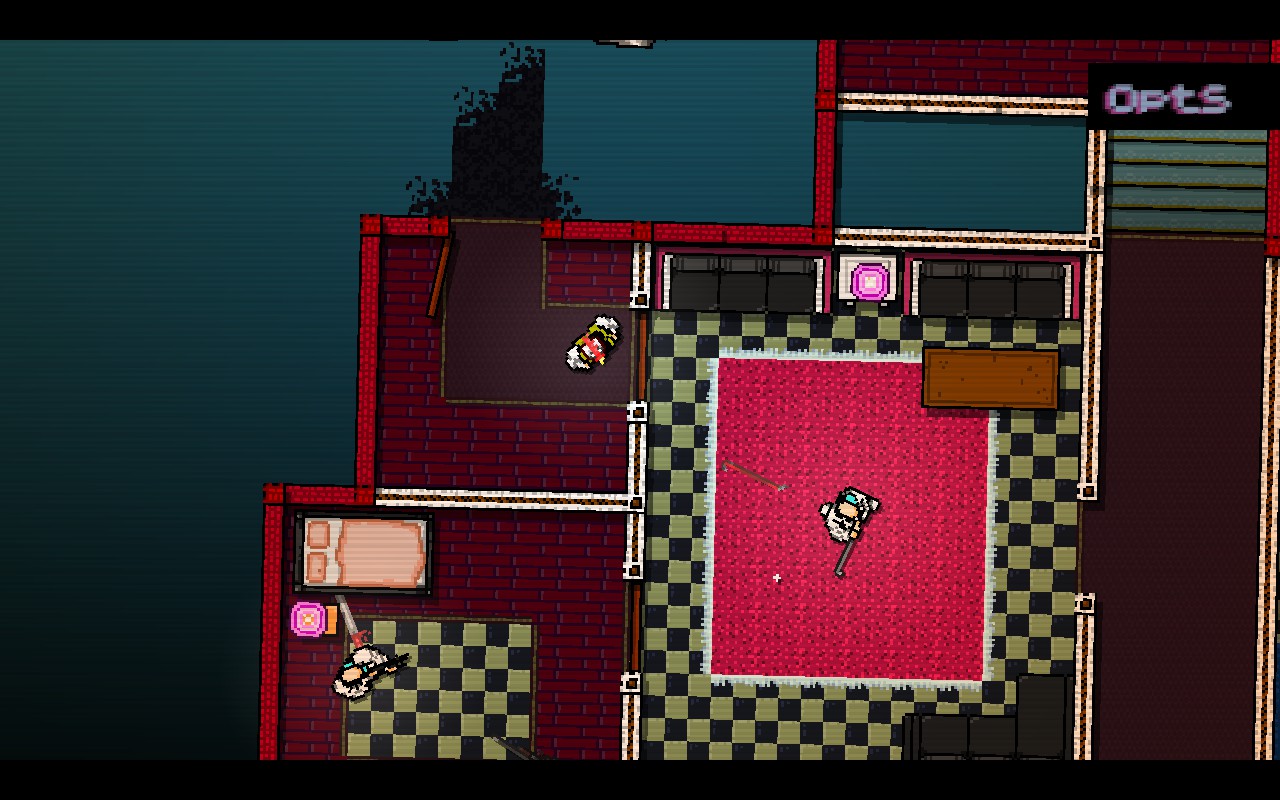Viewport: 1280px width, 800px height.
Task: Click the fallen enemy in the upper corridor
Action: 592,345
